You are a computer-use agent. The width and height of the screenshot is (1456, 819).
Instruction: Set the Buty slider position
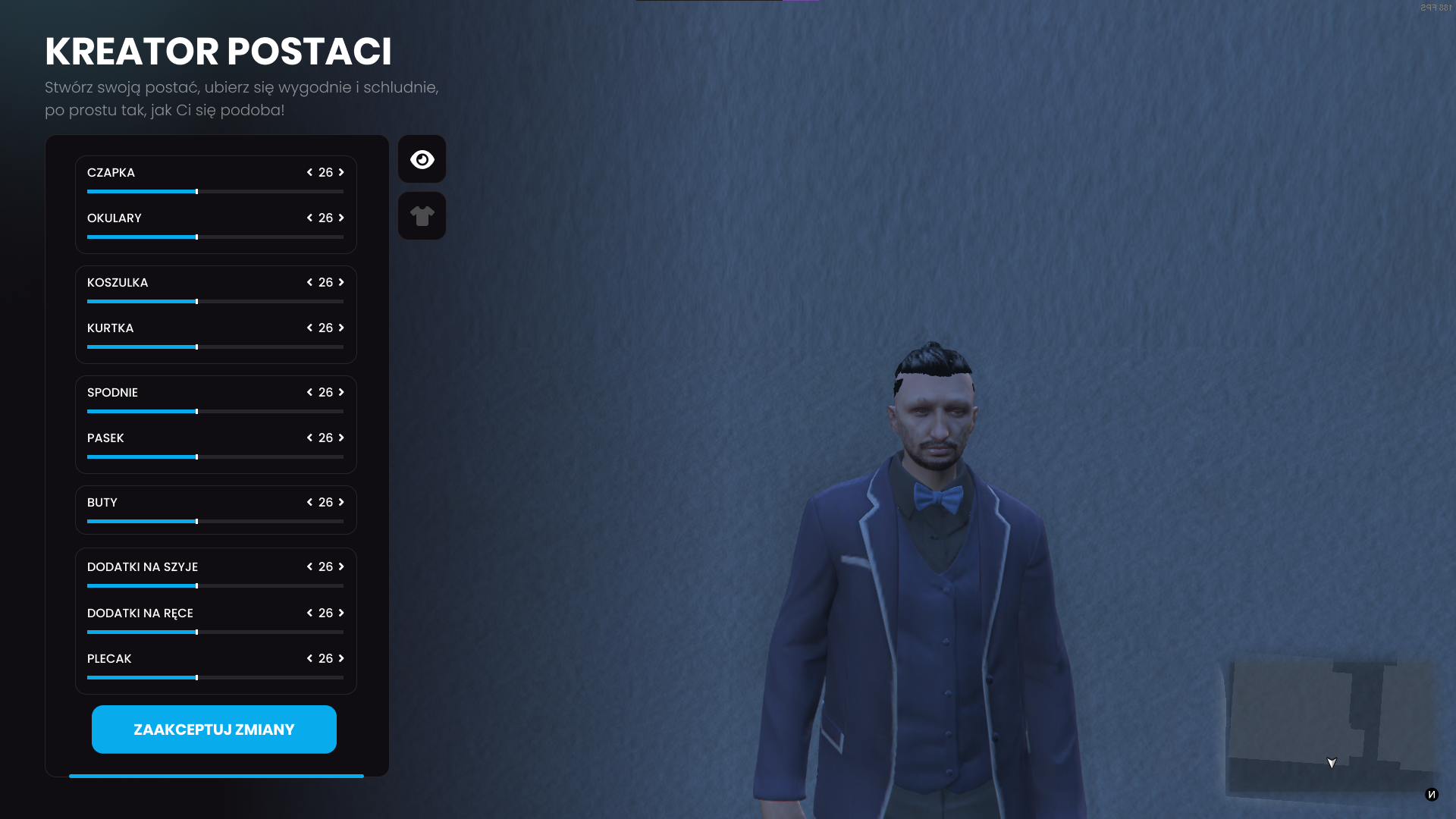coord(215,522)
